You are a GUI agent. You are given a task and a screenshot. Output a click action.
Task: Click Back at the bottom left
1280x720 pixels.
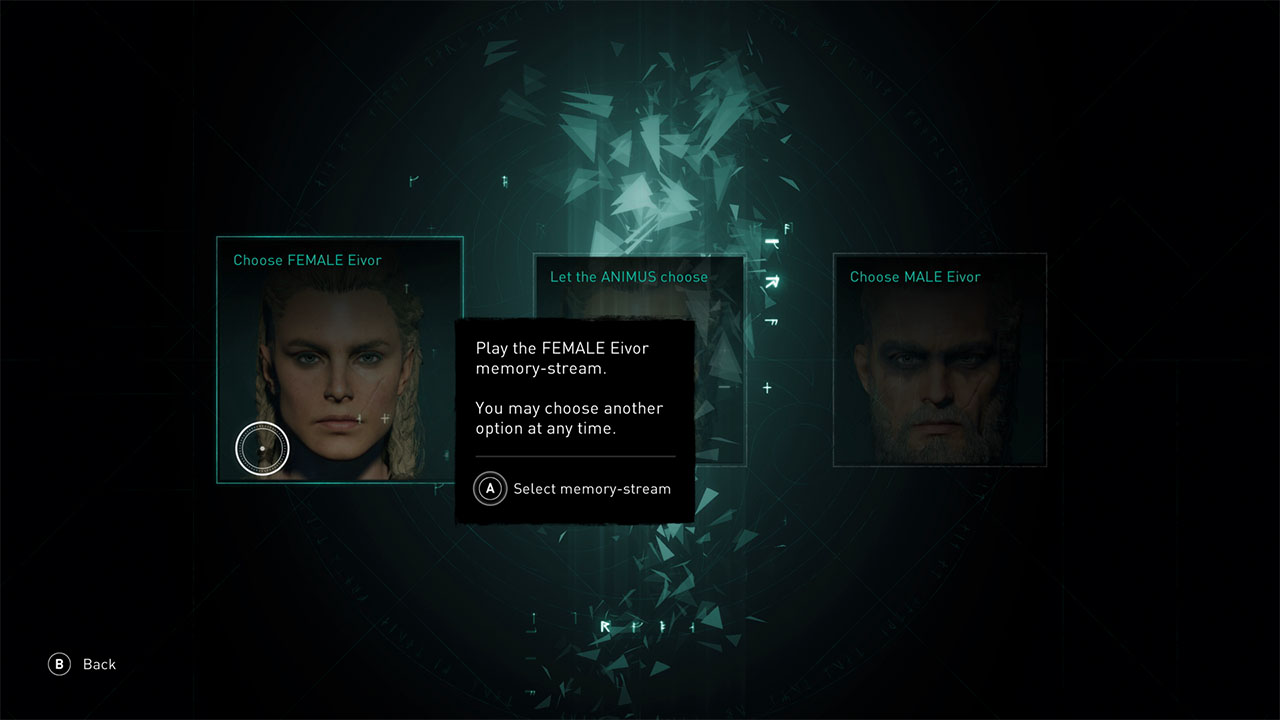click(98, 664)
